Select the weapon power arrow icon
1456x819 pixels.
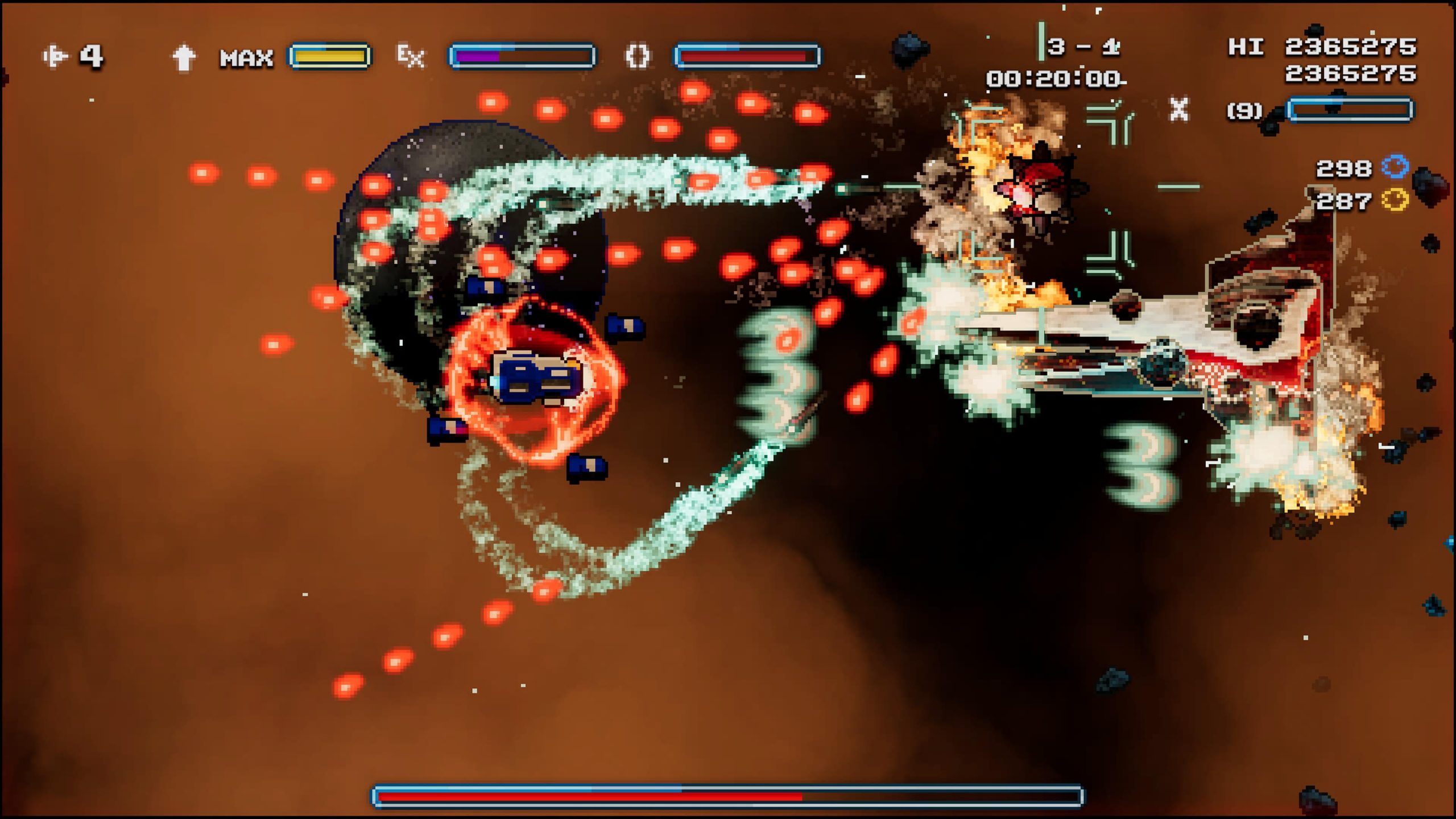coord(183,57)
